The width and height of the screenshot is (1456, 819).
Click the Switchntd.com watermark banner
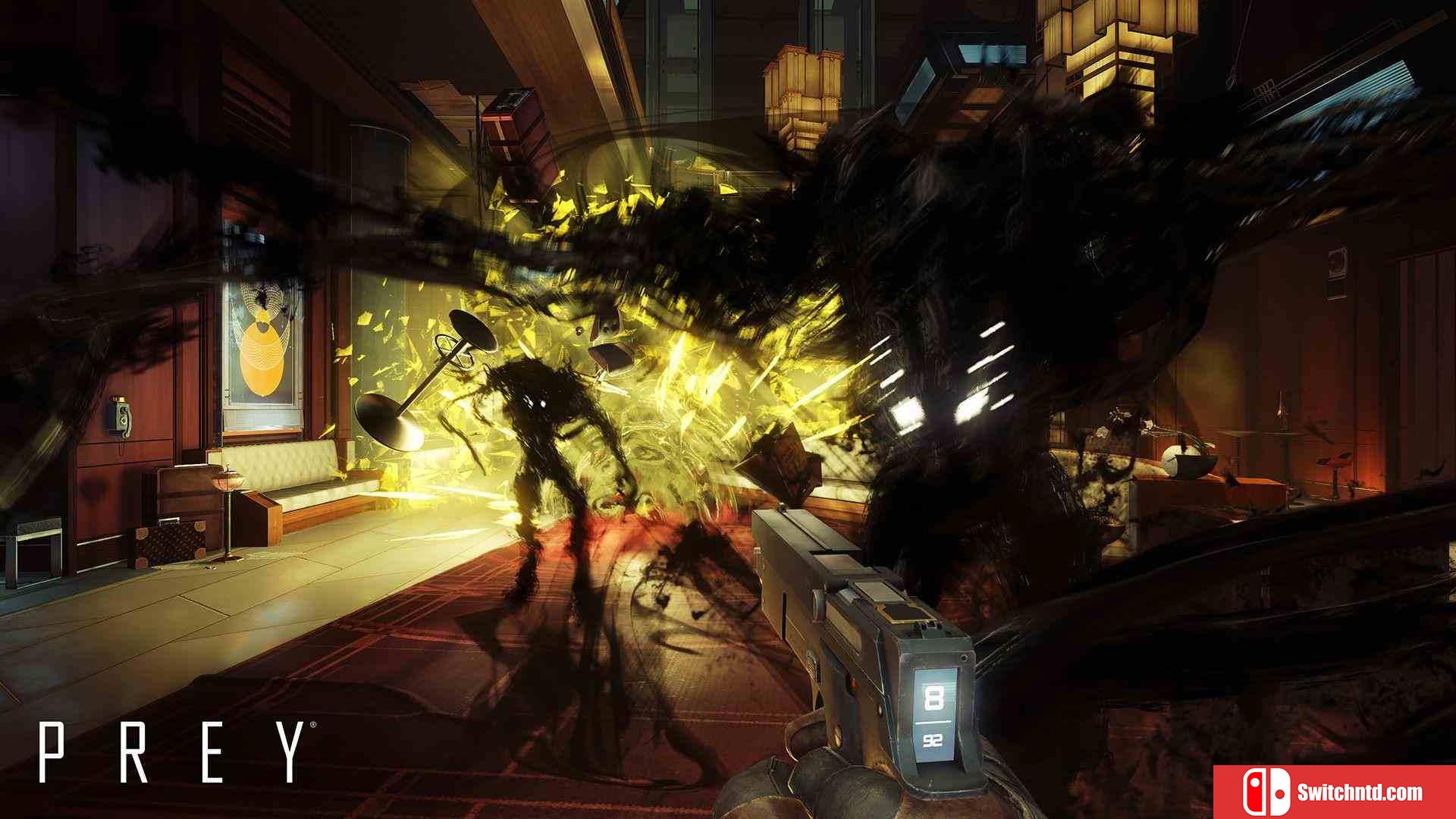point(1335,792)
